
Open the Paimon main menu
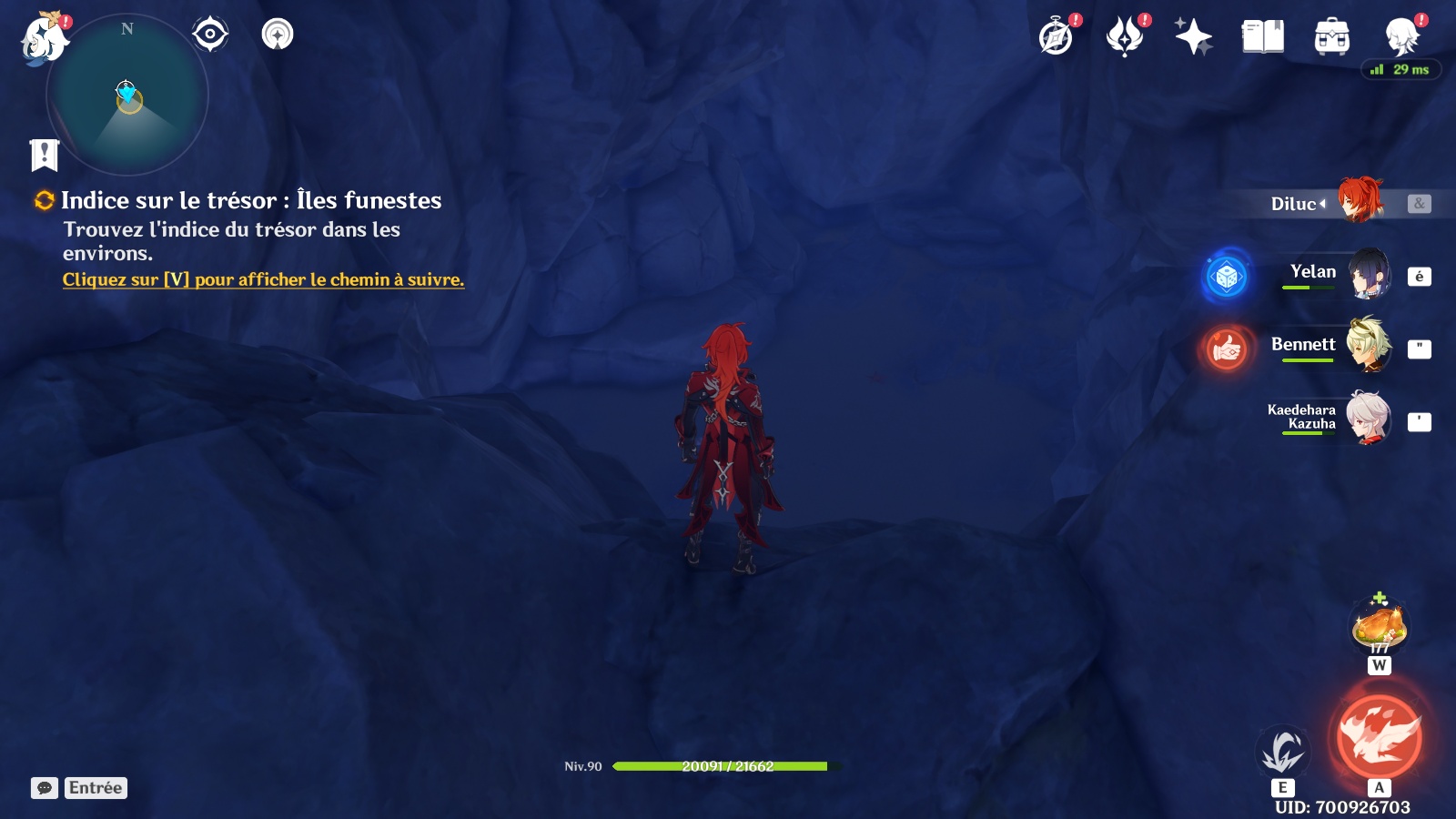[x=43, y=39]
